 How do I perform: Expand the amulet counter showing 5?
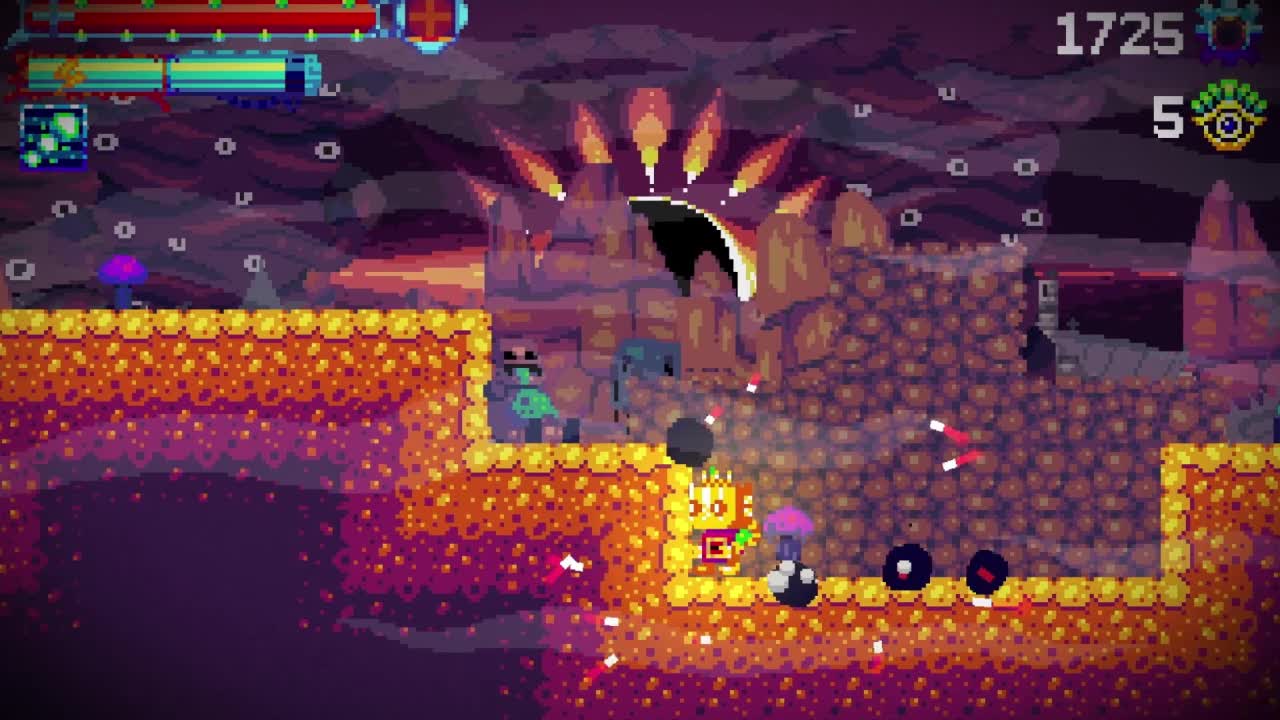click(x=1166, y=120)
